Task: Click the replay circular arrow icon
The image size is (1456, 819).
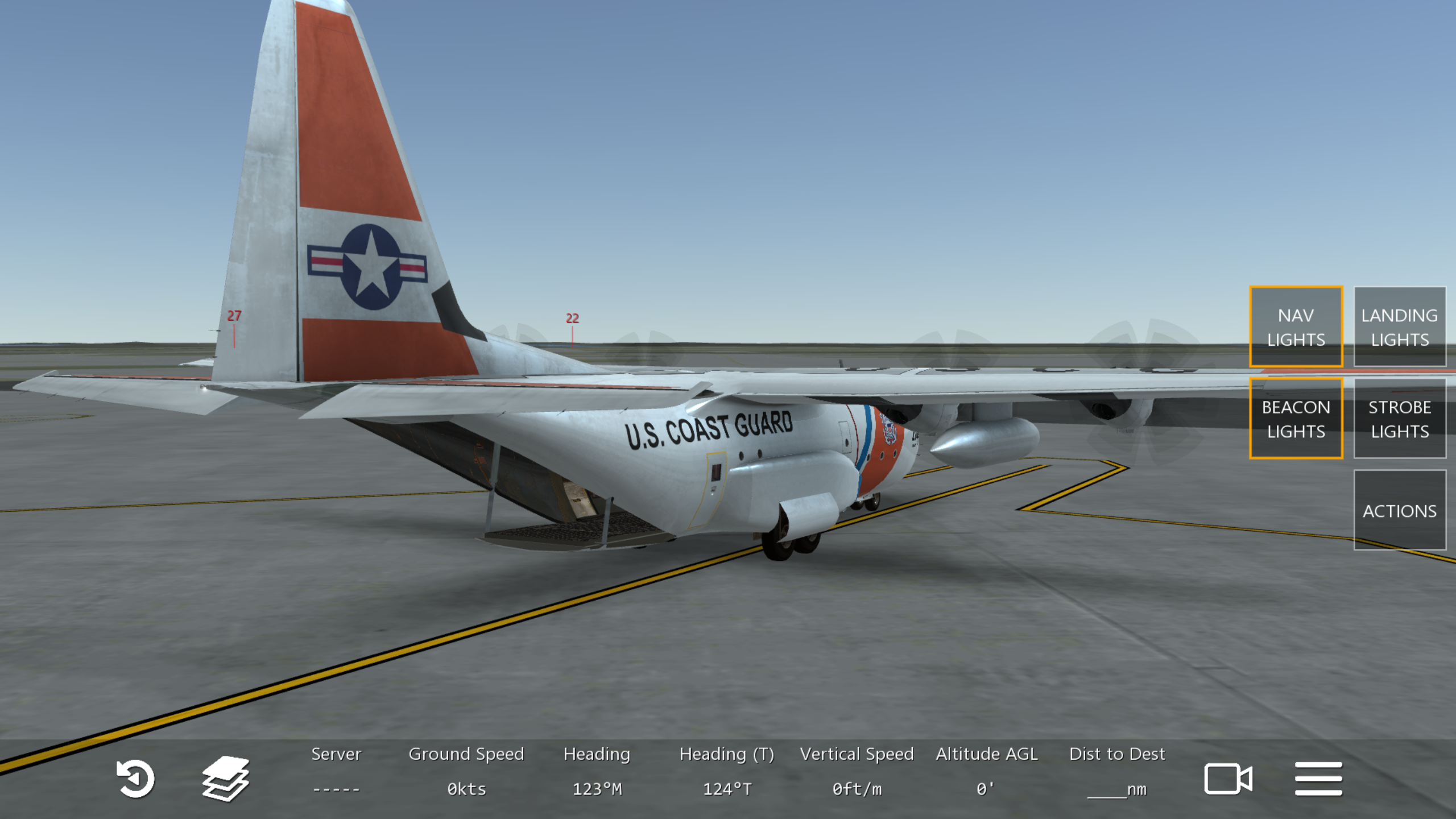Action: coord(135,778)
